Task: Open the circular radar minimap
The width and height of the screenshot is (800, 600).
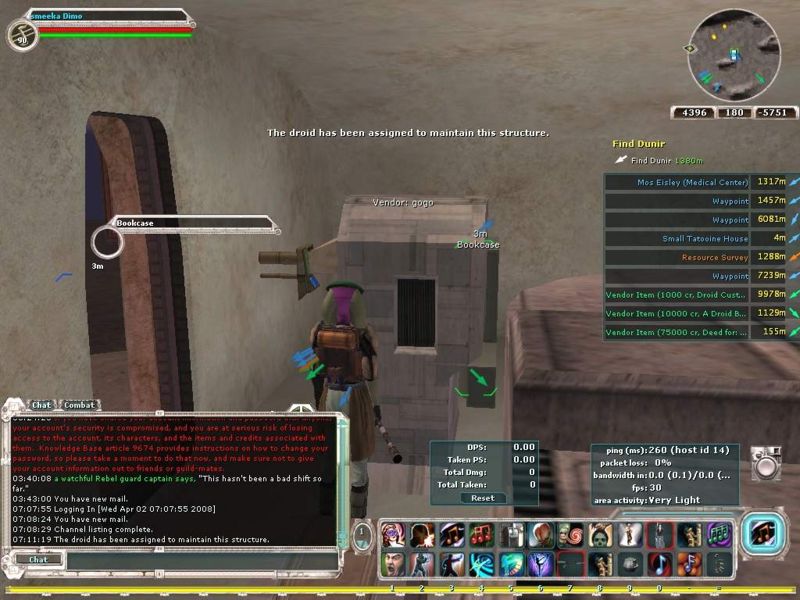Action: (734, 55)
